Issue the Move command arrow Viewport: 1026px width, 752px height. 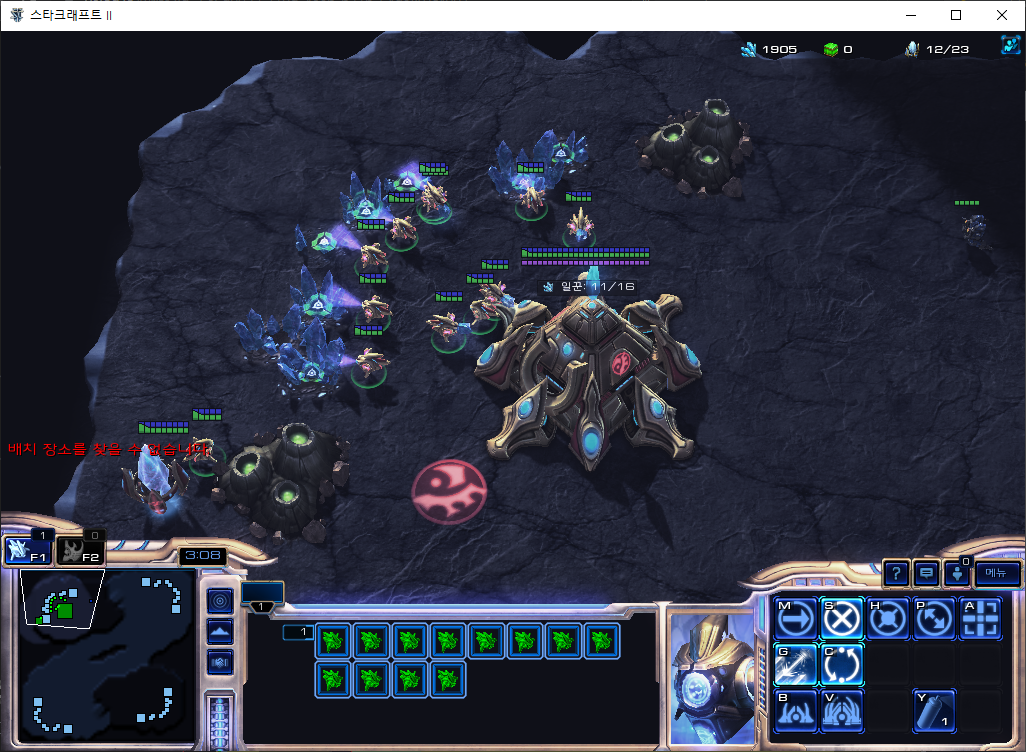[795, 620]
